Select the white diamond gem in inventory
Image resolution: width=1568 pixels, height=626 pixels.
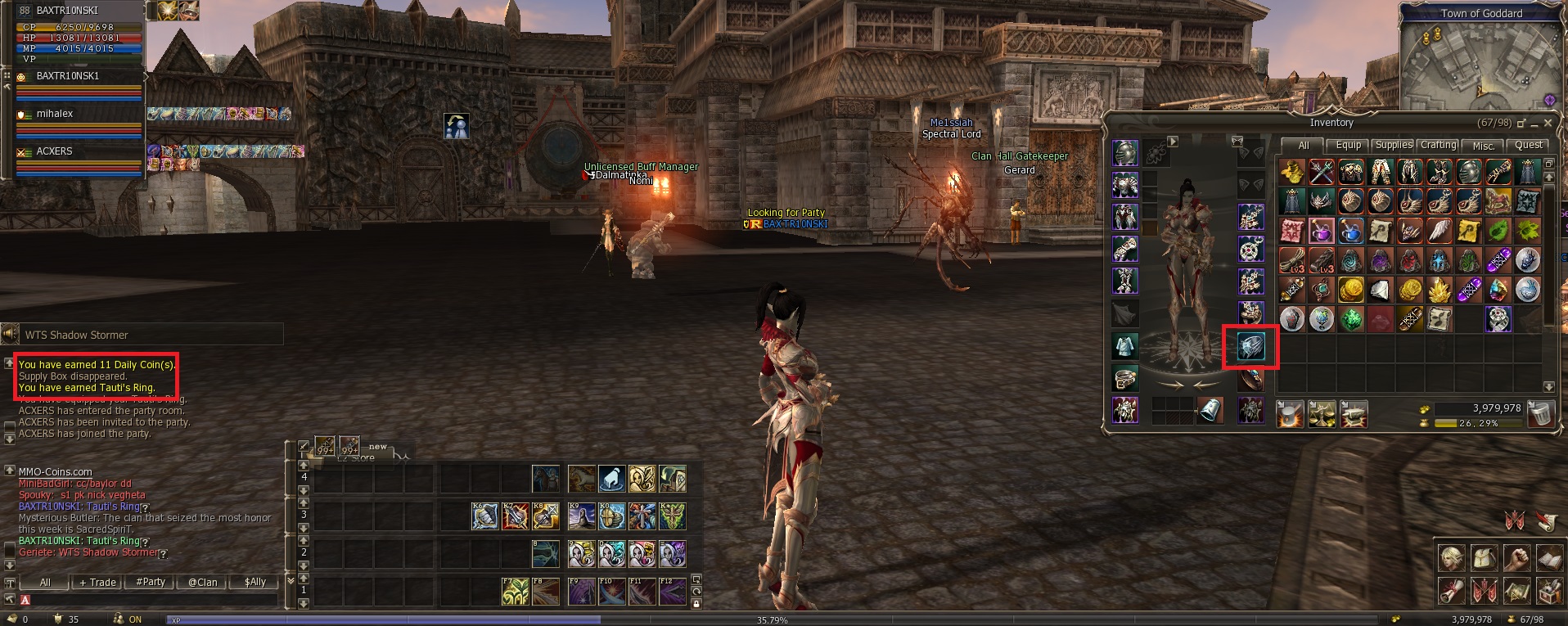pyautogui.click(x=1381, y=290)
